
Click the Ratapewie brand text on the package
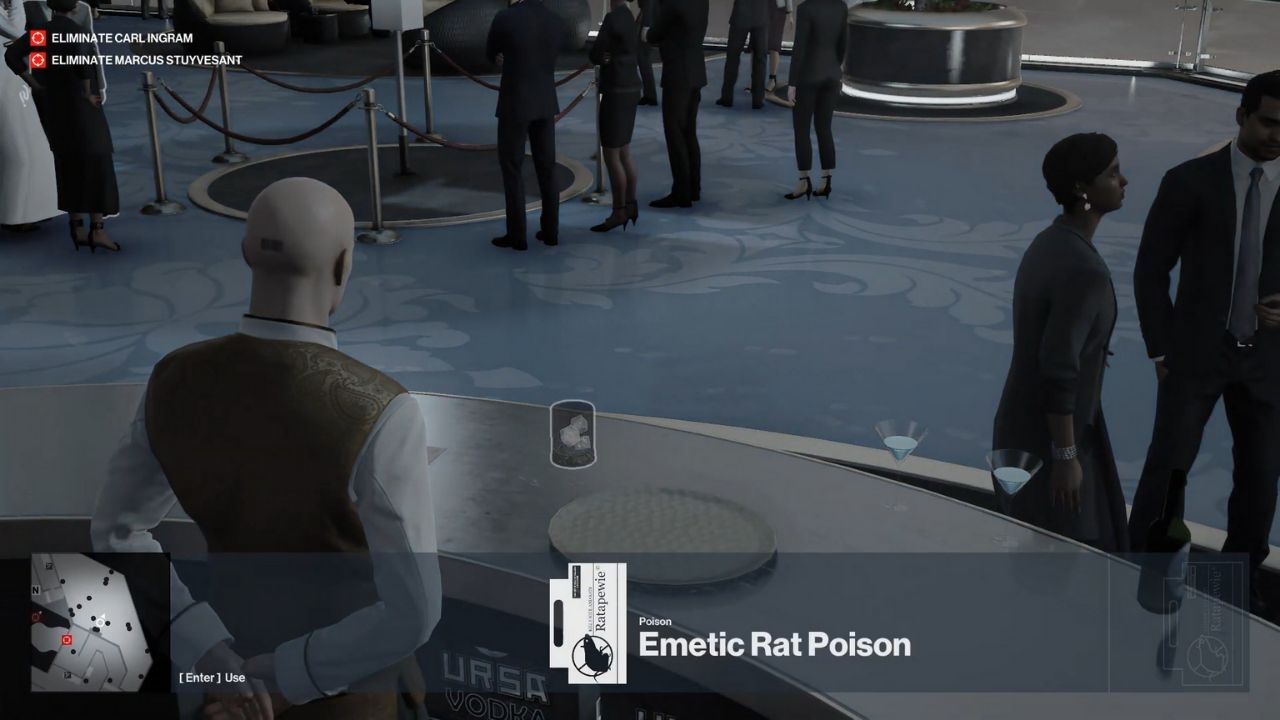point(600,598)
